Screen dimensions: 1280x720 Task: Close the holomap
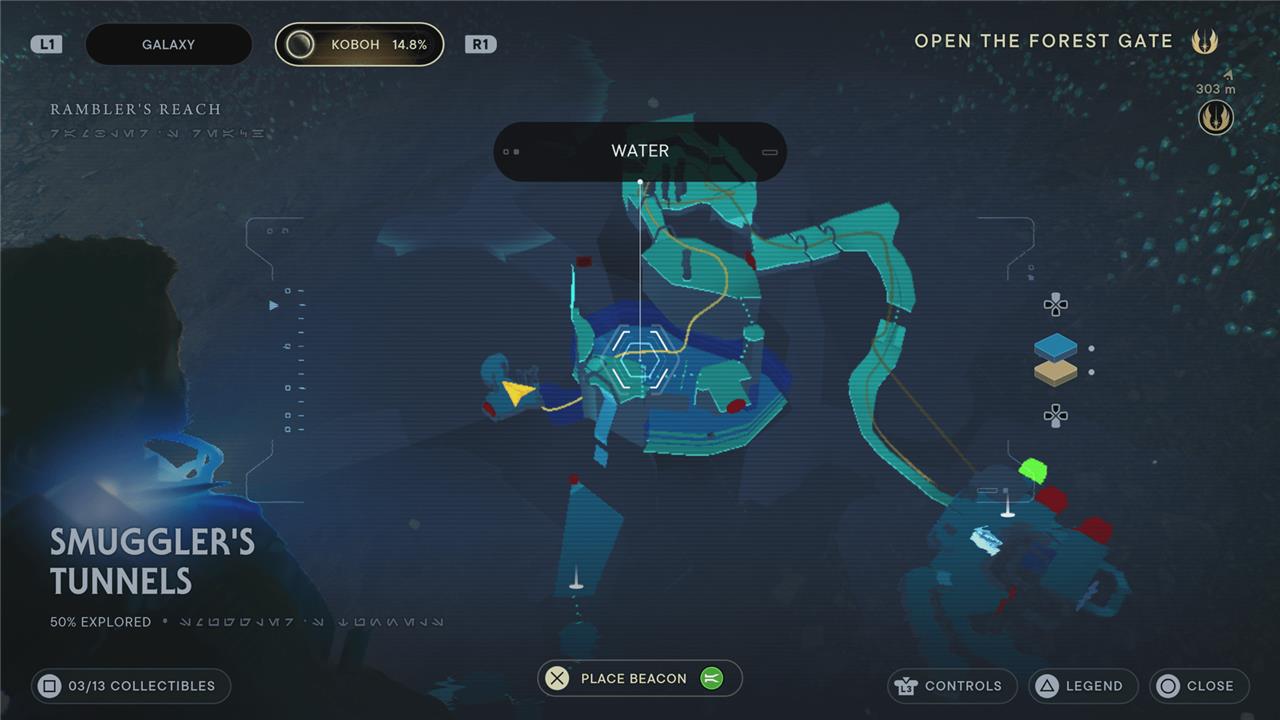pos(1198,686)
